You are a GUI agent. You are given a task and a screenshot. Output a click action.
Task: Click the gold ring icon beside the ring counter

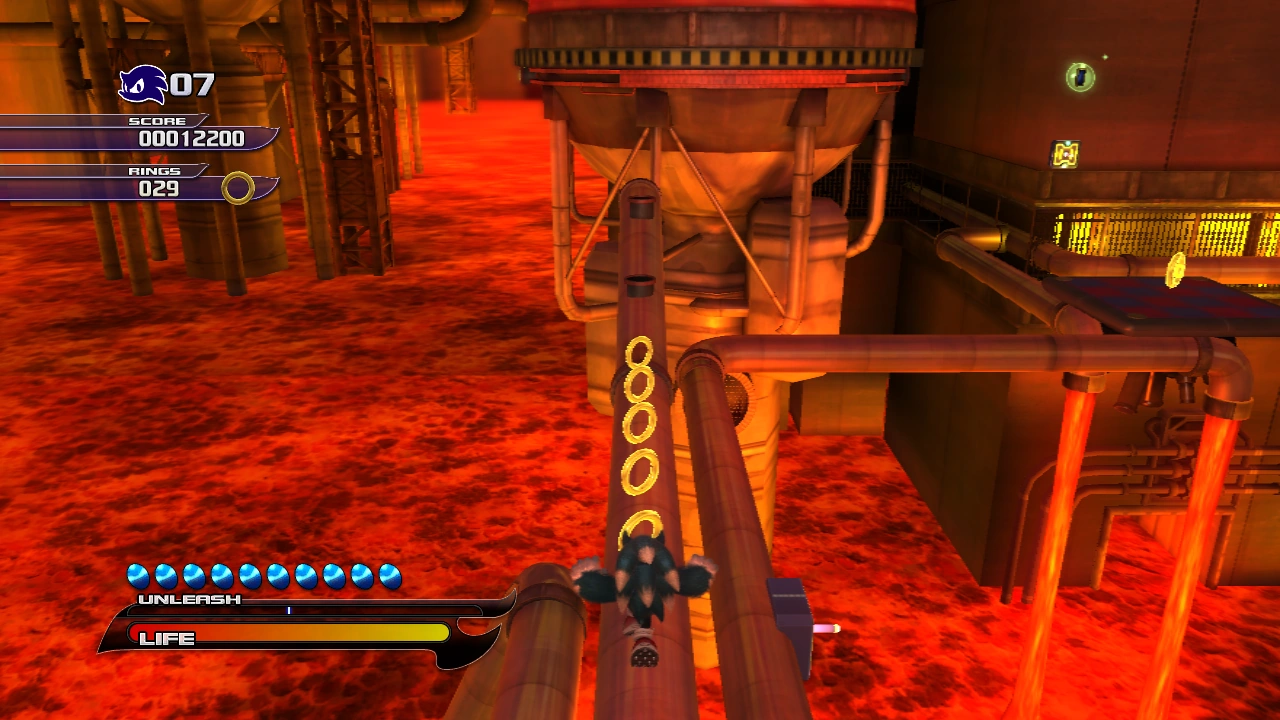(x=238, y=187)
